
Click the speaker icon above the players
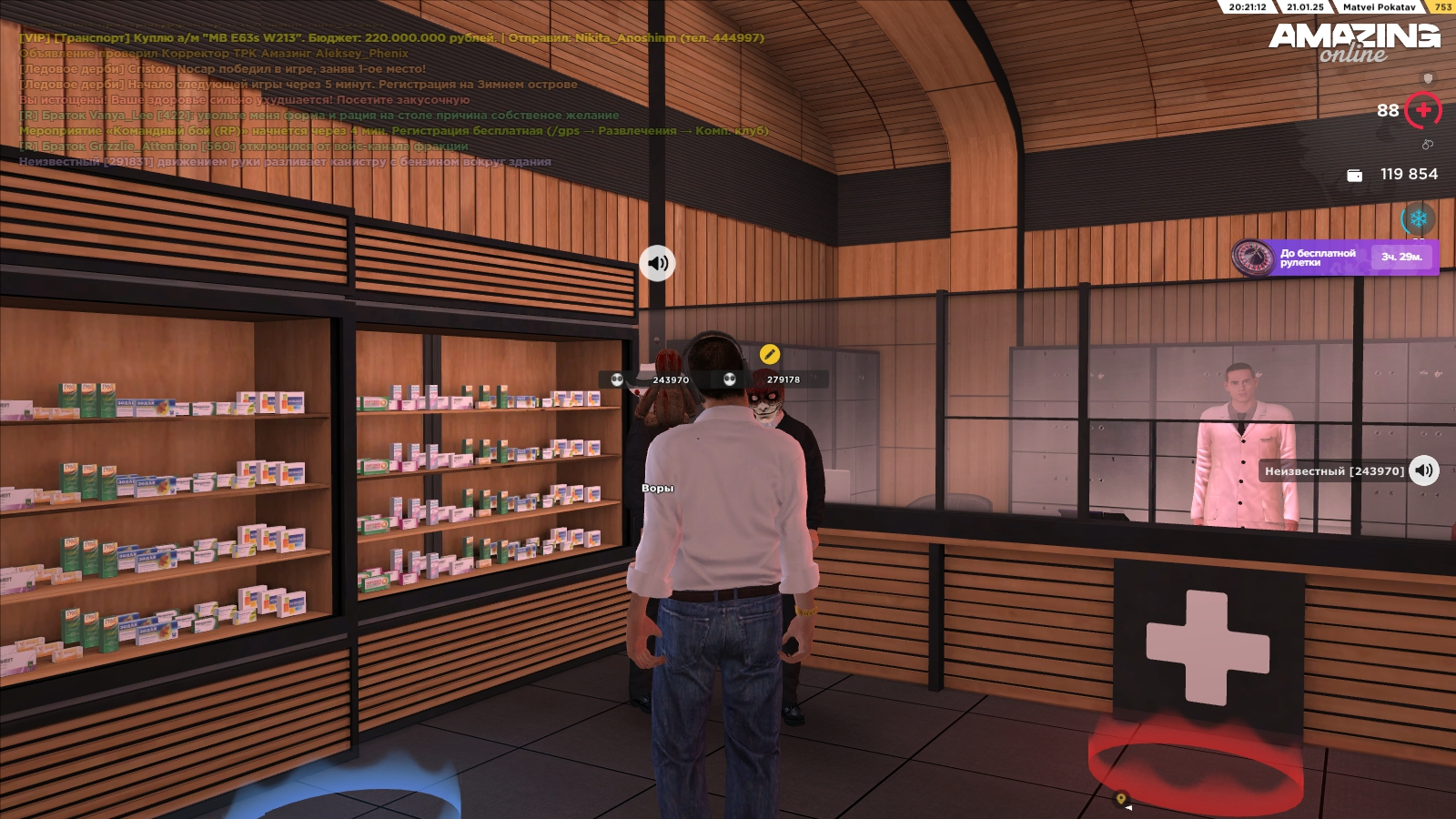tap(657, 264)
